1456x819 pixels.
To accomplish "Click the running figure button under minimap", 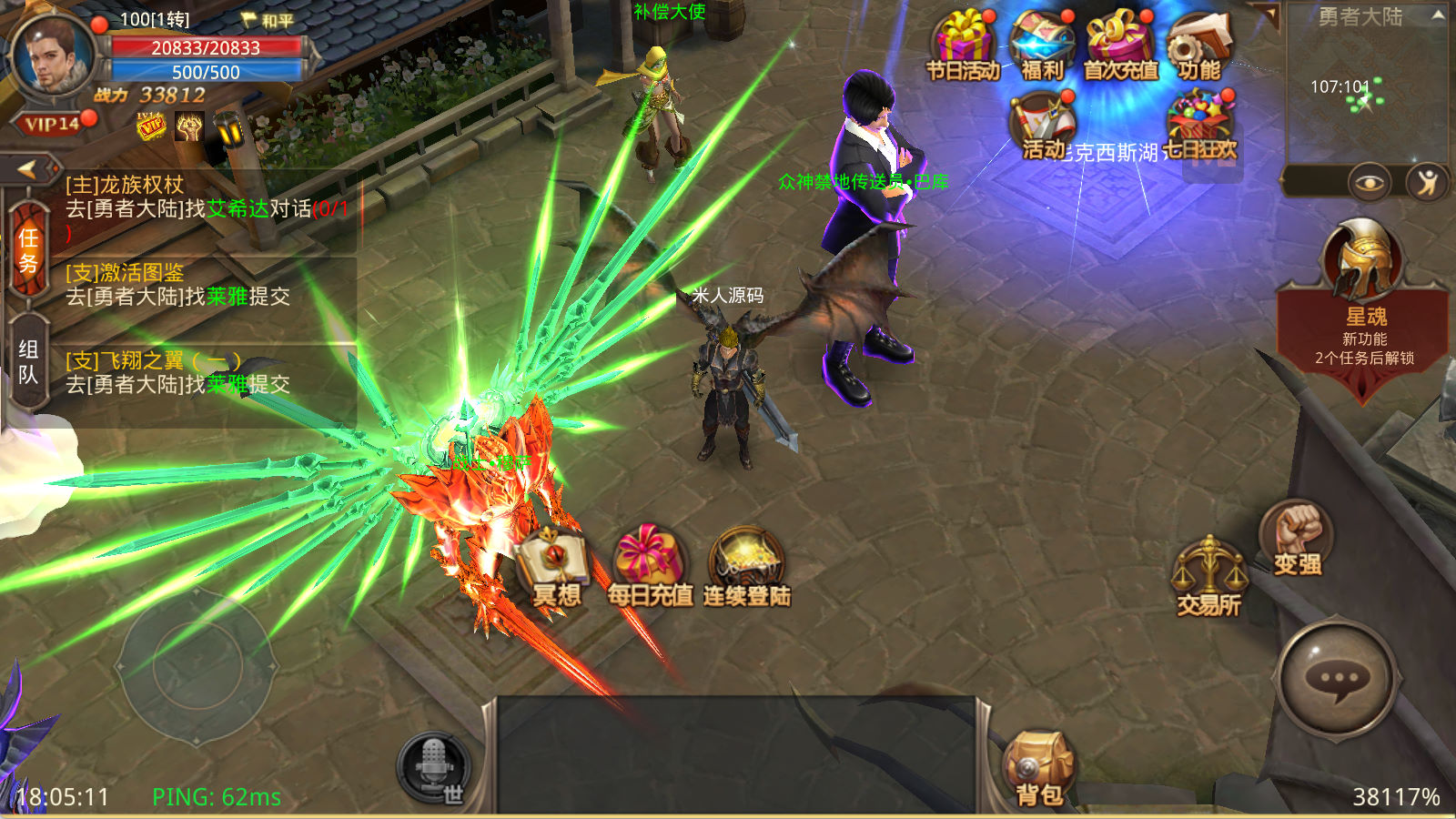I will (x=1427, y=183).
